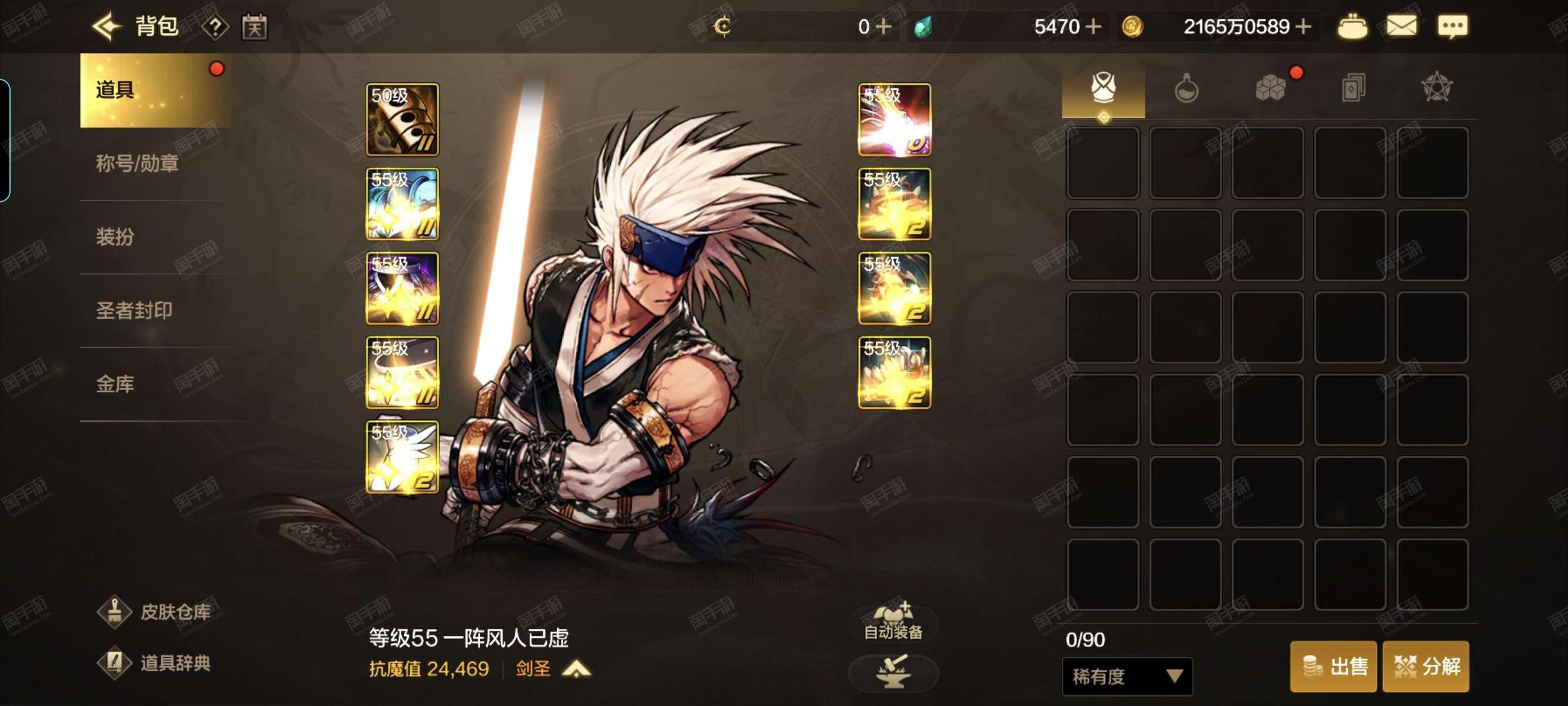Open the chat speech bubble
This screenshot has width=1568, height=706.
pos(1453,27)
